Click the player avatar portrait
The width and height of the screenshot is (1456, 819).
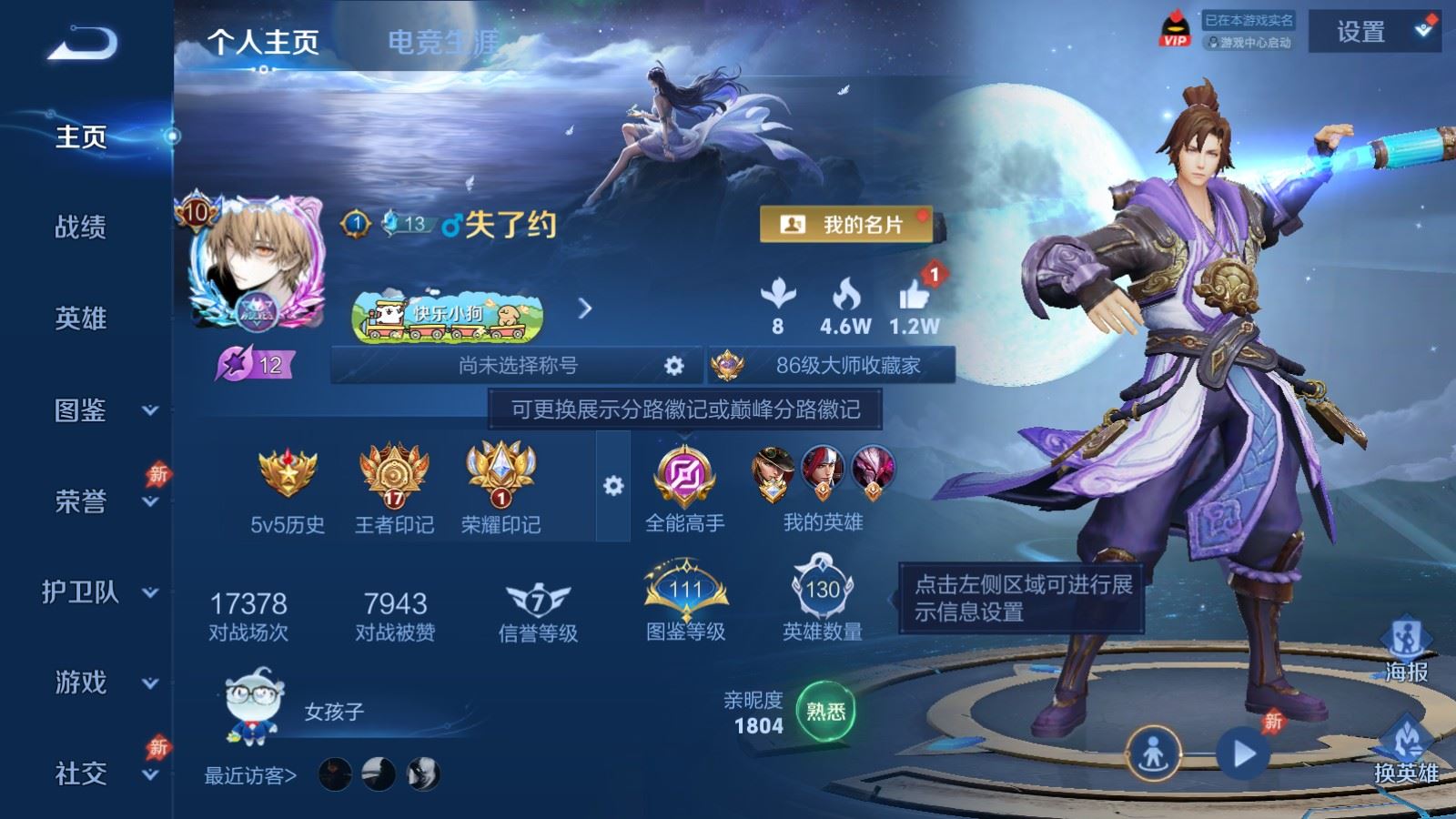pyautogui.click(x=257, y=262)
